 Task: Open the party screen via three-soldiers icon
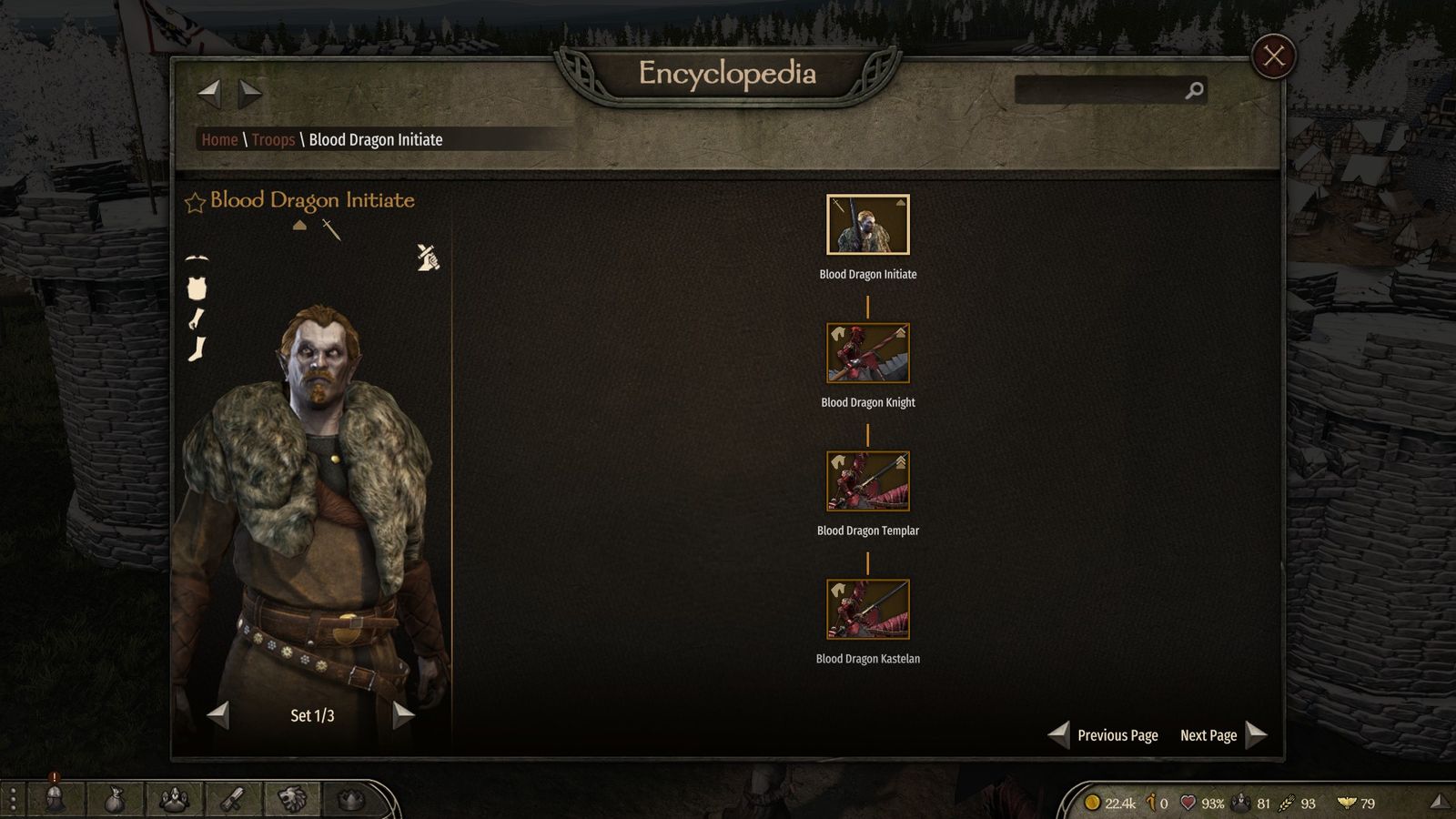tap(174, 800)
